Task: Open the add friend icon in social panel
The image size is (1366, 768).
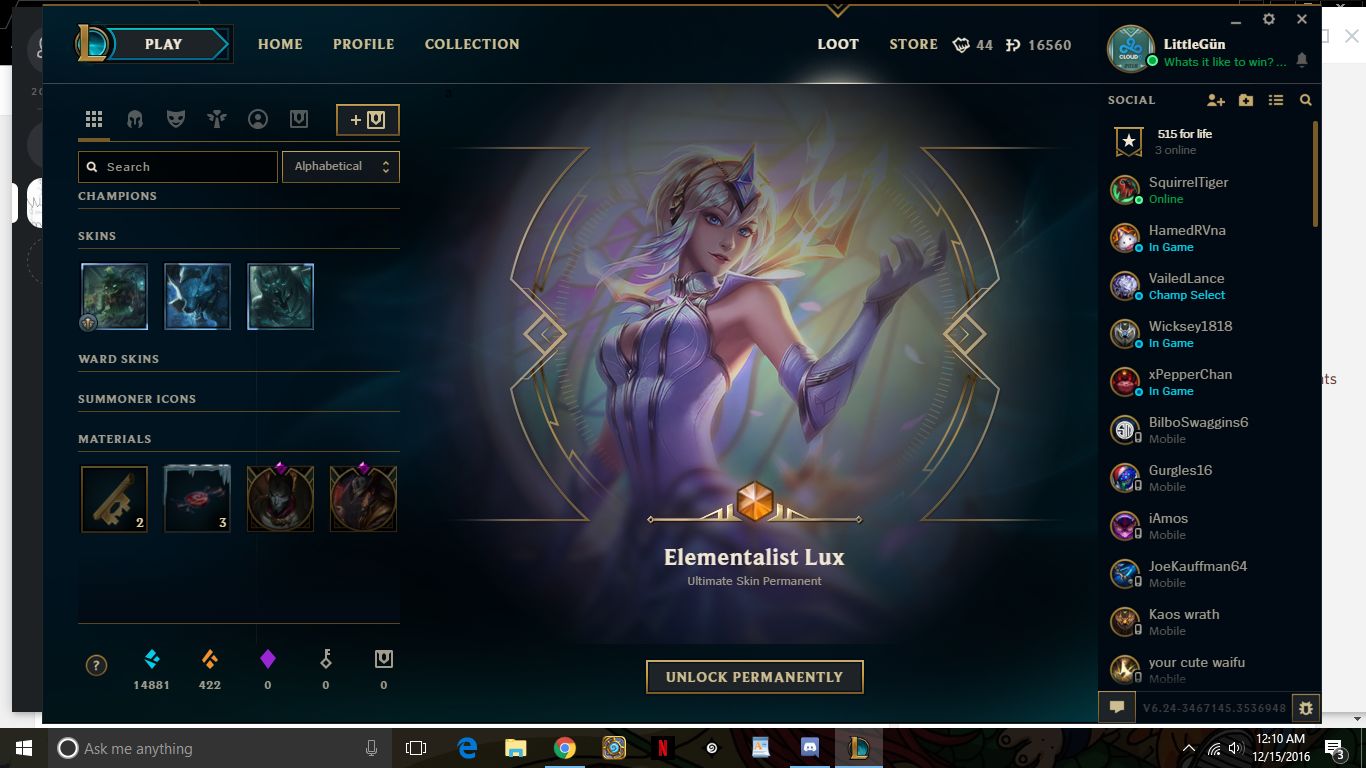Action: [1216, 100]
